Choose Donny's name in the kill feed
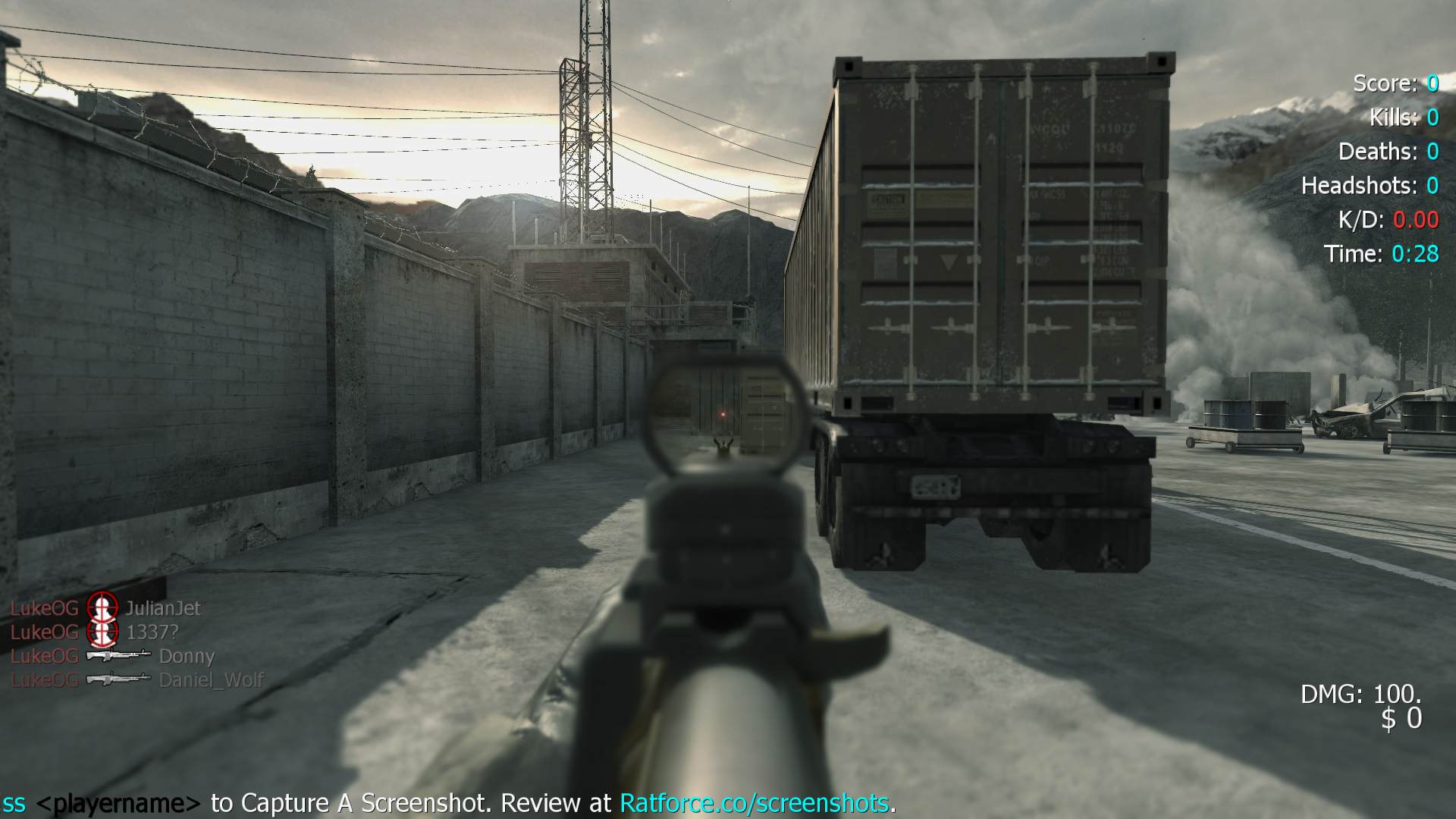The width and height of the screenshot is (1456, 819). tap(187, 656)
